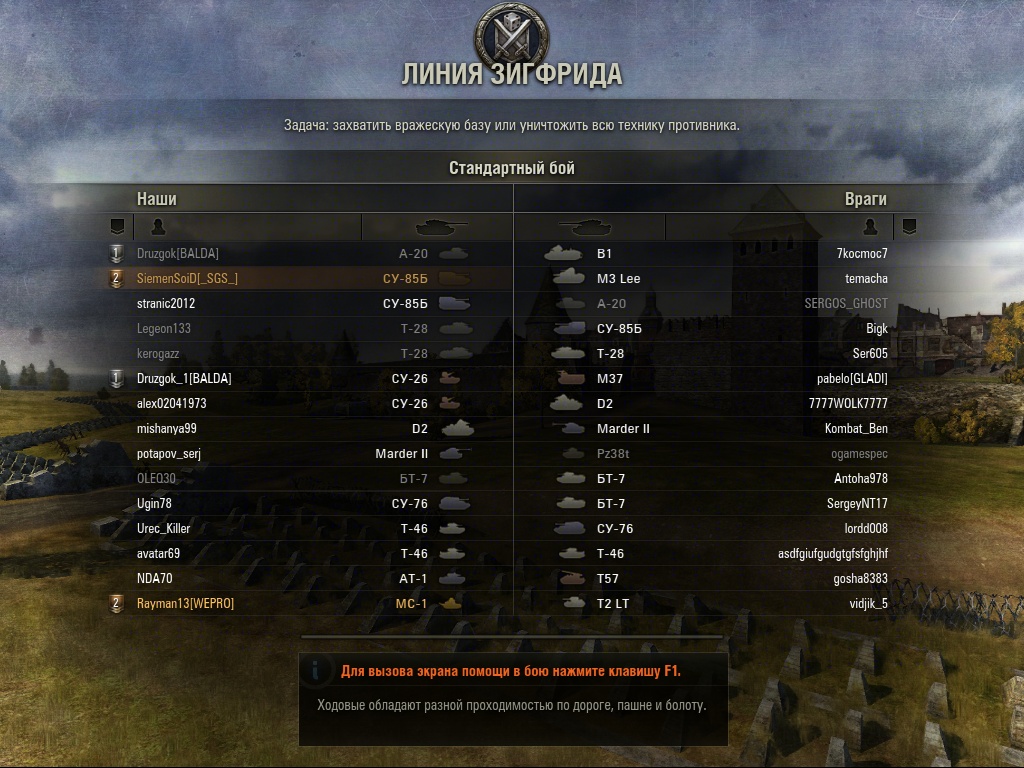Select enemy 7kocmoc7 with the B1
Viewport: 1024px width, 768px height.
[x=862, y=254]
